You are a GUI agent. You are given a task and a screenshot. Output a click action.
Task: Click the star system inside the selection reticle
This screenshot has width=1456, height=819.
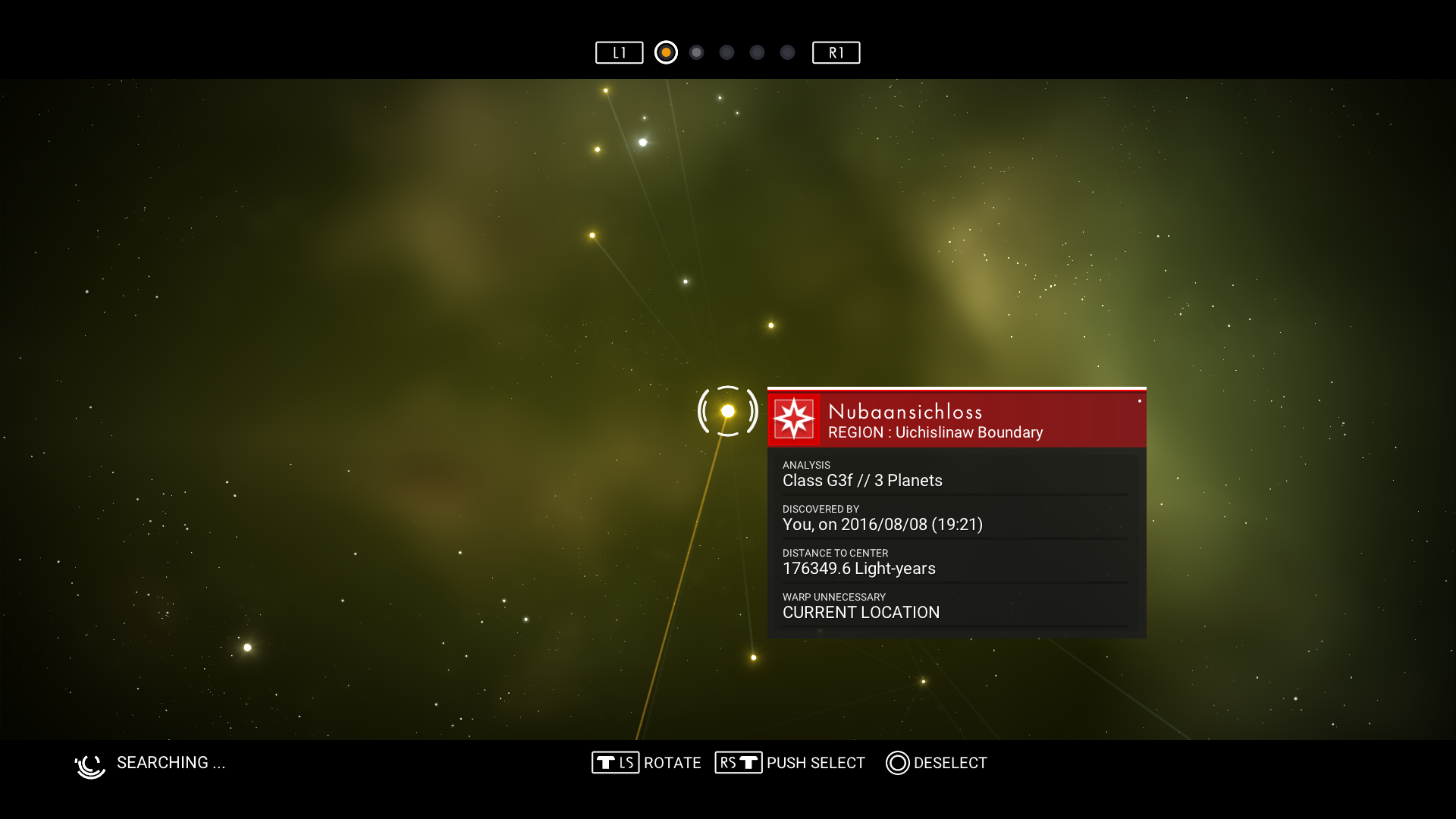click(x=728, y=411)
